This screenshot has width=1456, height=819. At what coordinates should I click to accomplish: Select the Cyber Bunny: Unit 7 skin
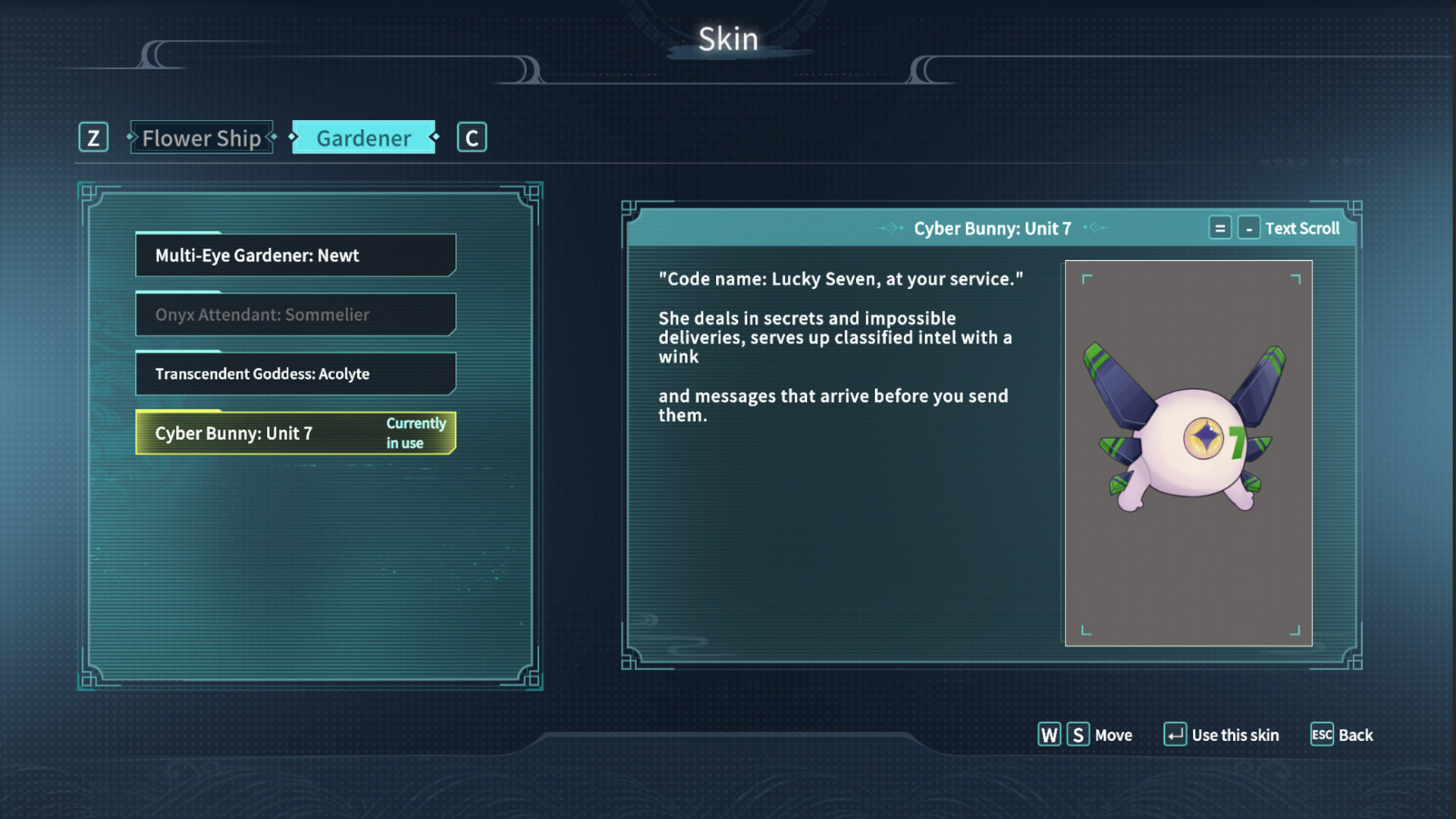296,433
